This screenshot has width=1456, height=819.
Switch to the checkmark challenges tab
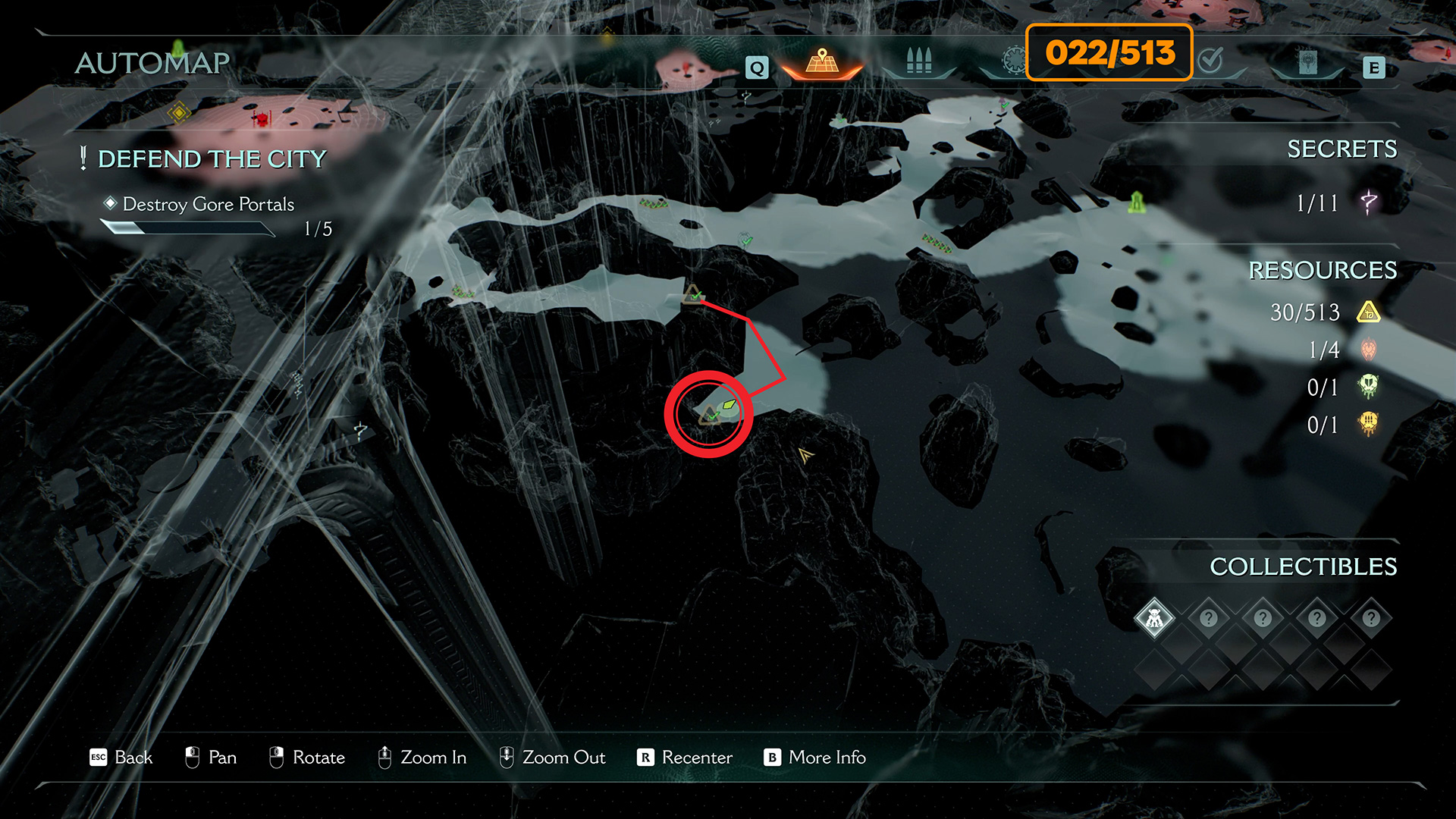[1211, 61]
